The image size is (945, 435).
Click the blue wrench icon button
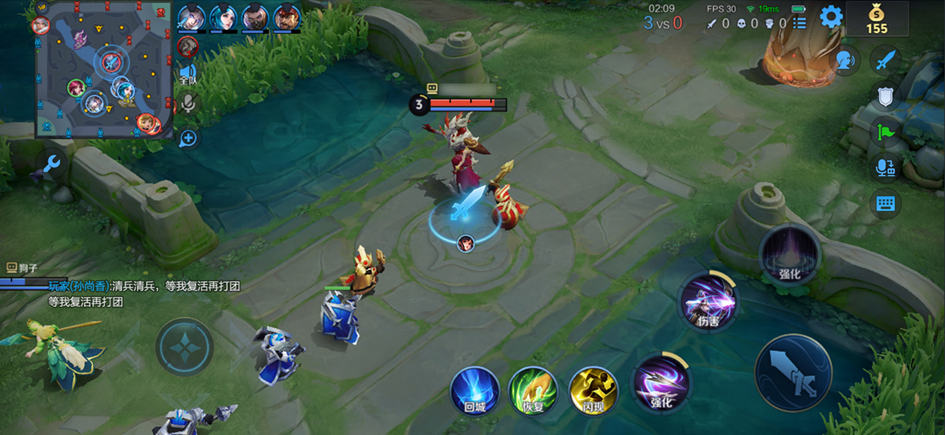coord(52,164)
